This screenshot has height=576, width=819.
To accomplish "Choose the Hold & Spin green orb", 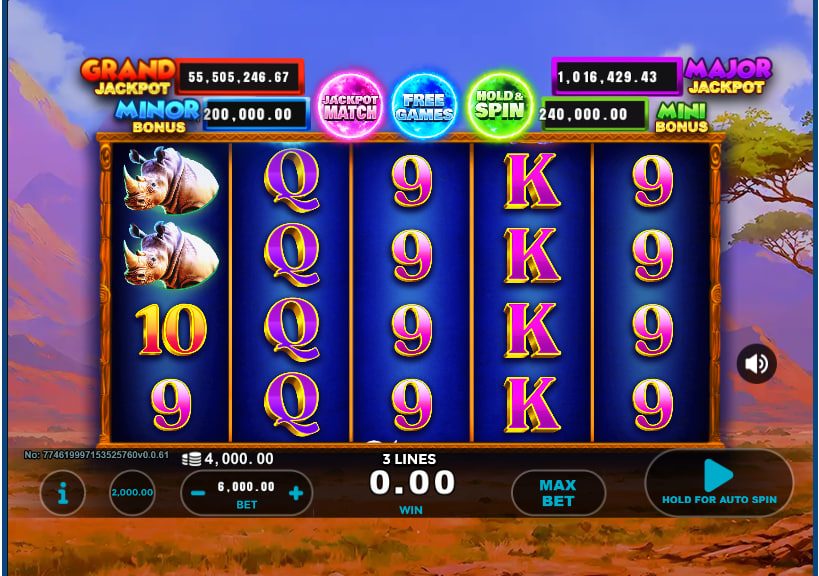I will (x=500, y=104).
